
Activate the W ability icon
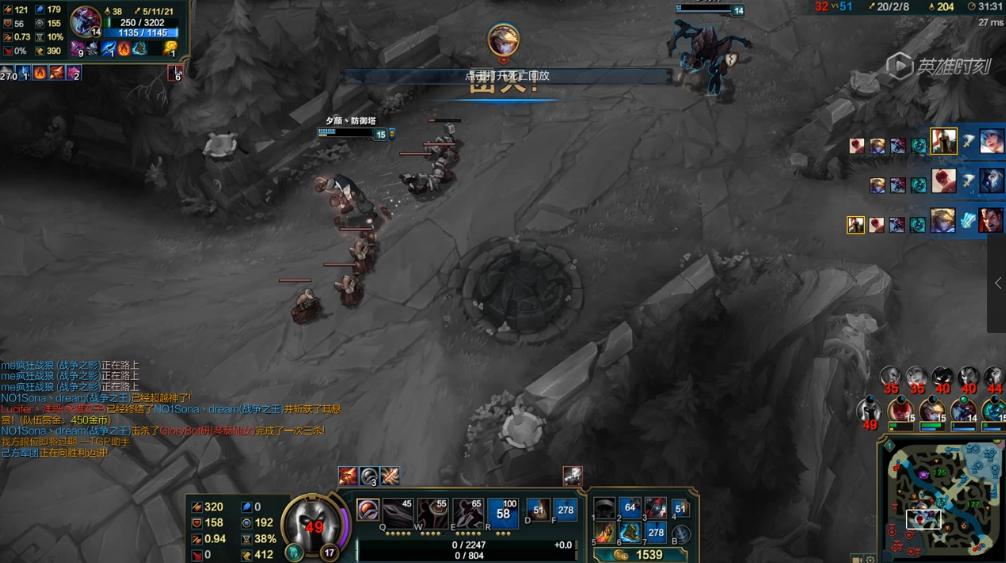432,511
